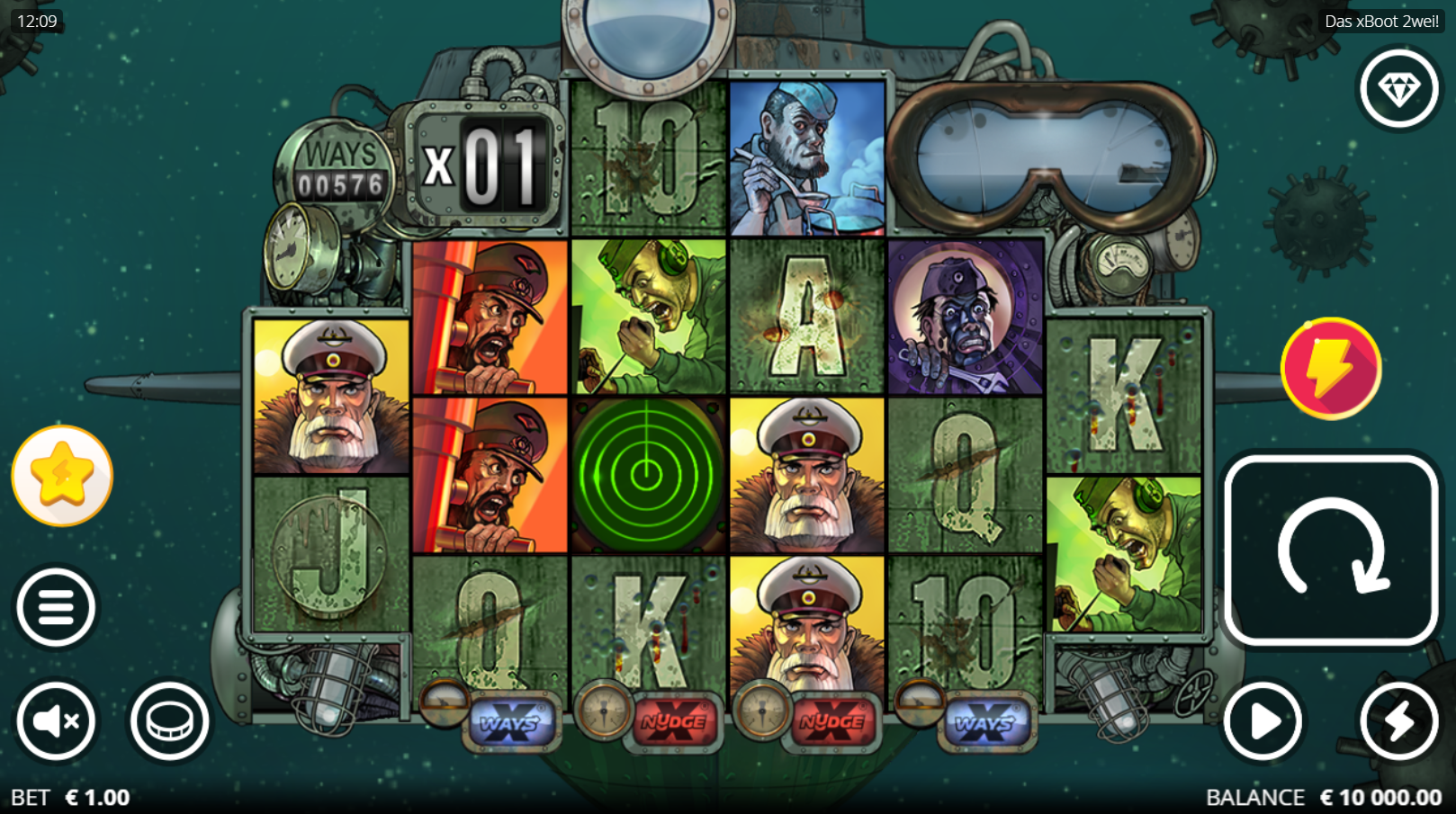1456x814 pixels.
Task: Start autoplay with the play triangle button
Action: coord(1263,720)
